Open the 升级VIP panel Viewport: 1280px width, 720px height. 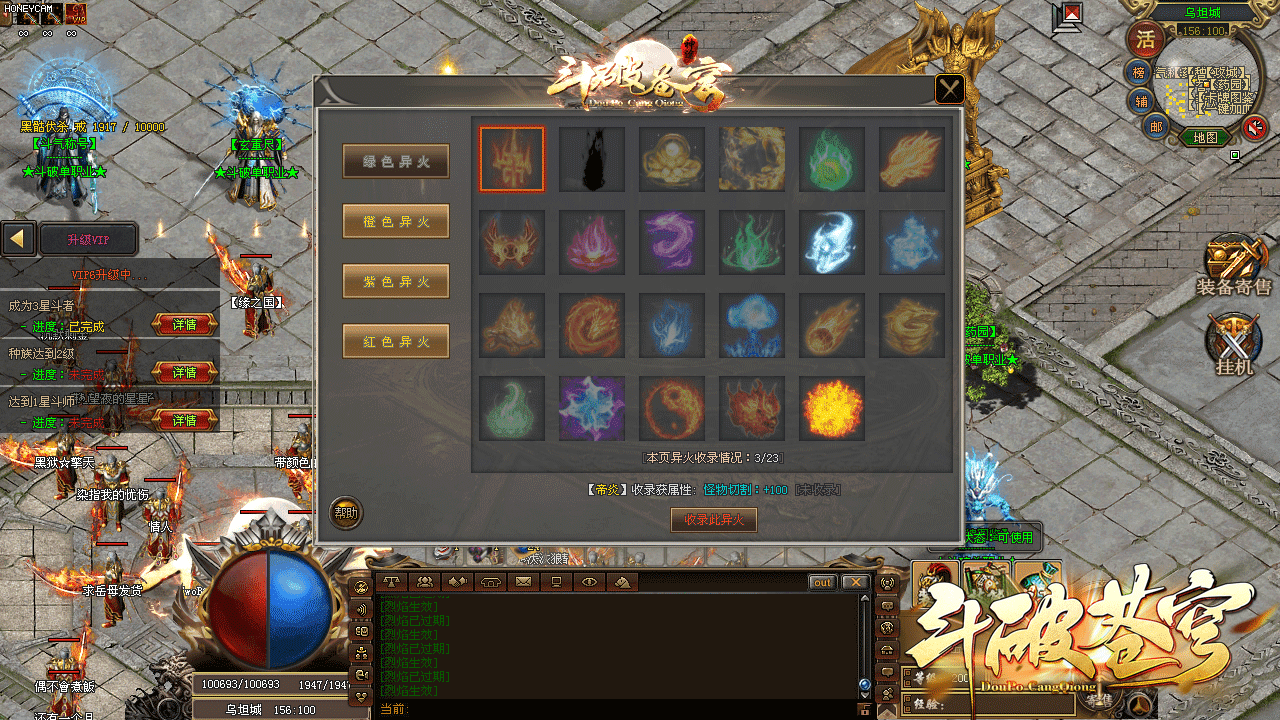[x=88, y=240]
